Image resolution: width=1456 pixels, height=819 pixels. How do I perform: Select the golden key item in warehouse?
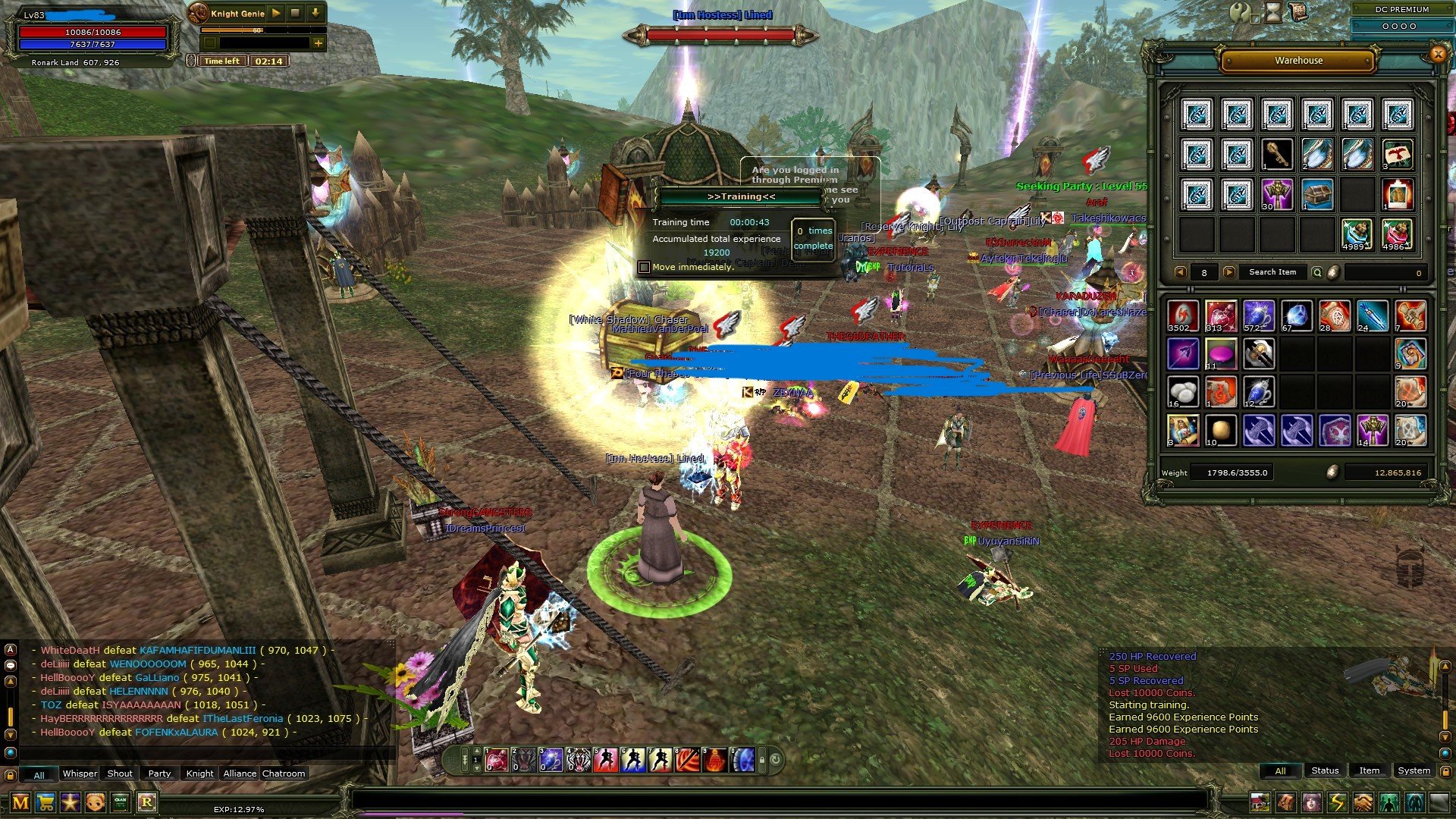(1277, 154)
